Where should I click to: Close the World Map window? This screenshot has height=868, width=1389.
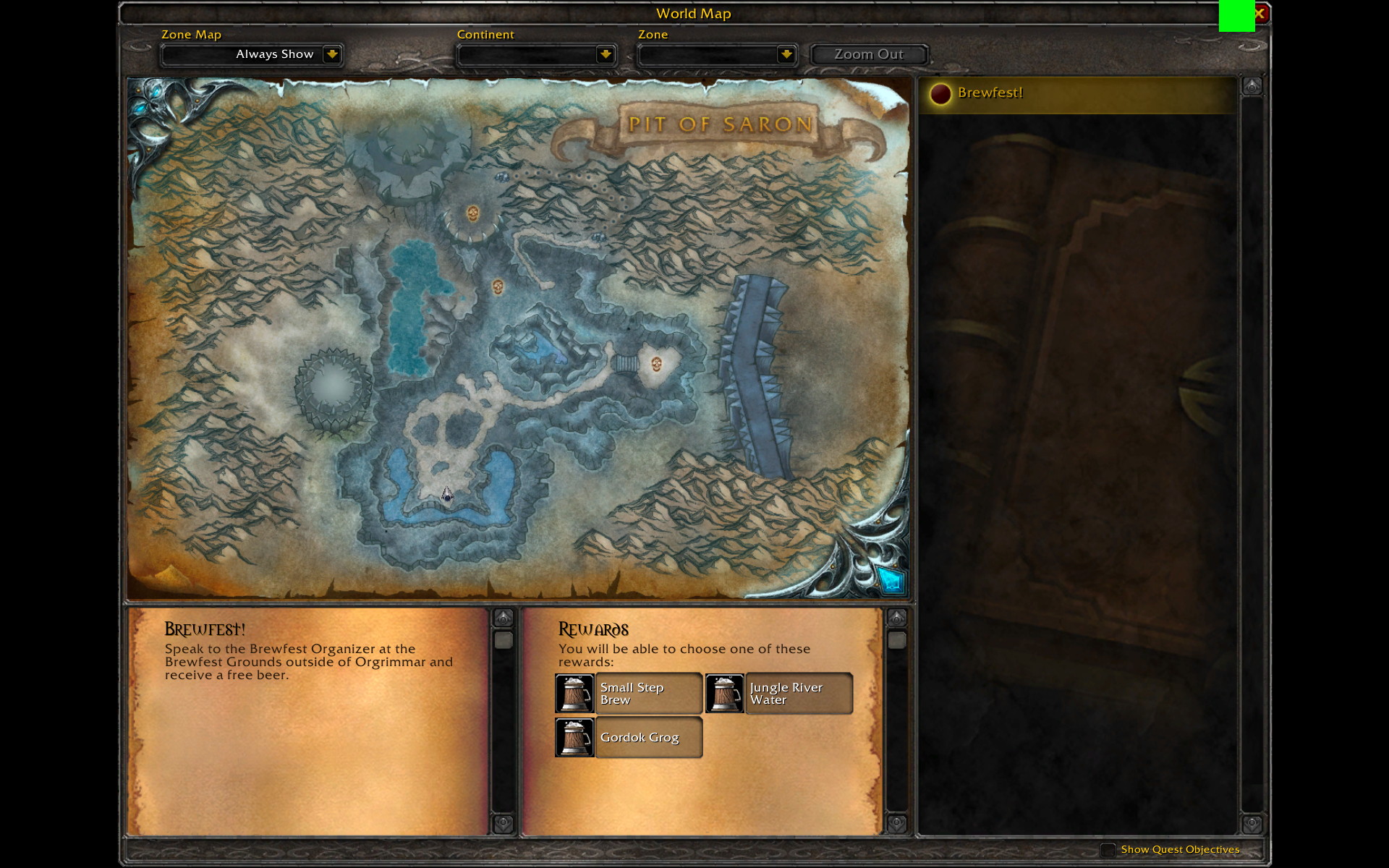pyautogui.click(x=1260, y=13)
